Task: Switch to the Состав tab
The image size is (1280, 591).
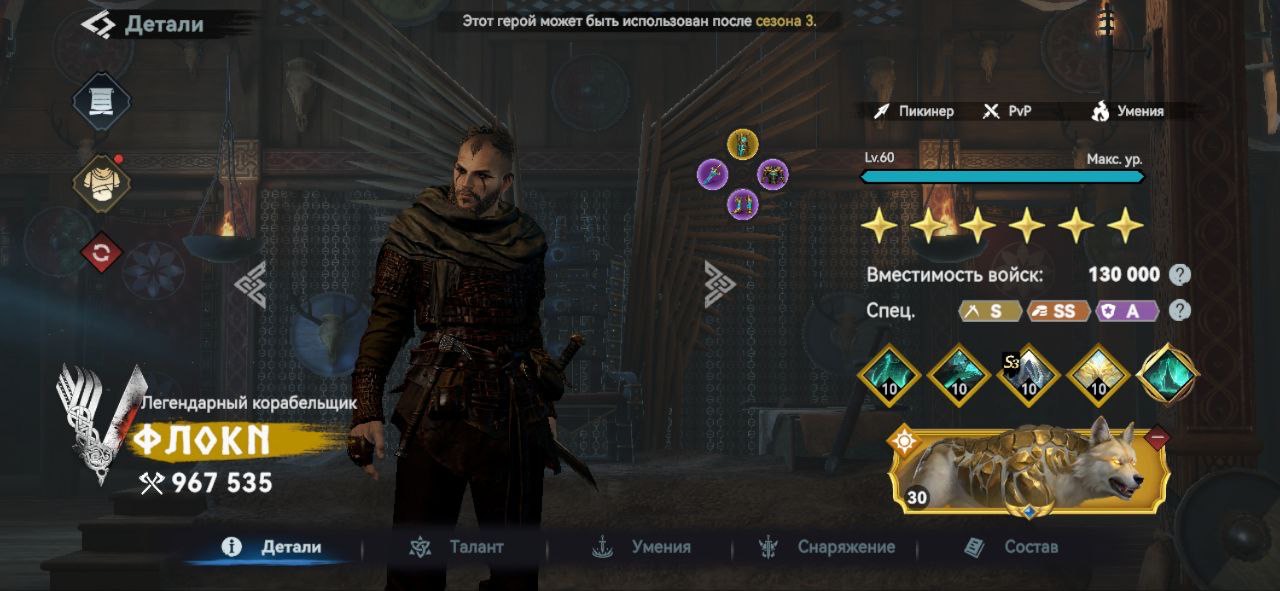Action: pos(1011,547)
